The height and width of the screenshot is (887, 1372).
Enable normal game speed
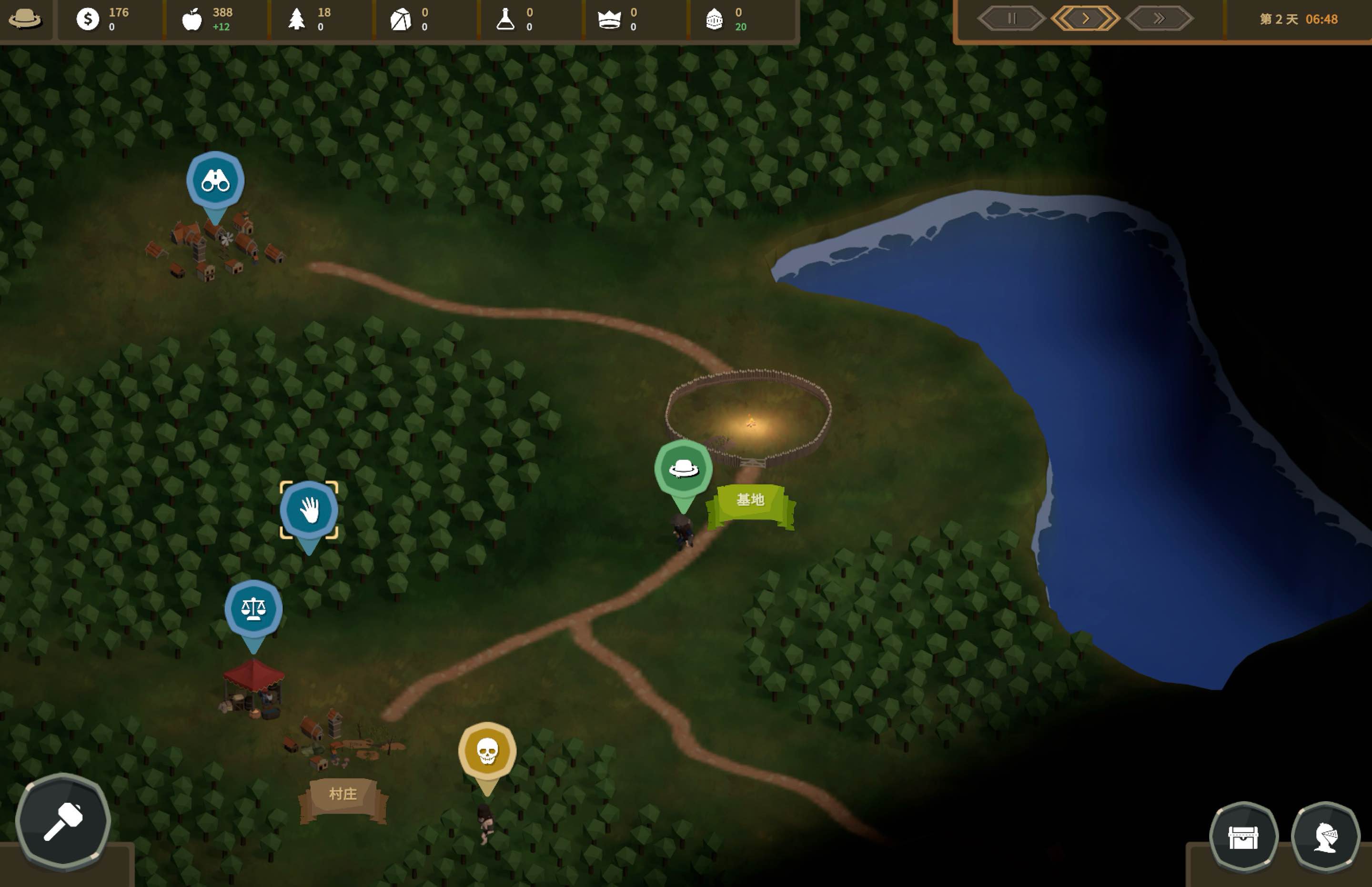coord(1086,18)
